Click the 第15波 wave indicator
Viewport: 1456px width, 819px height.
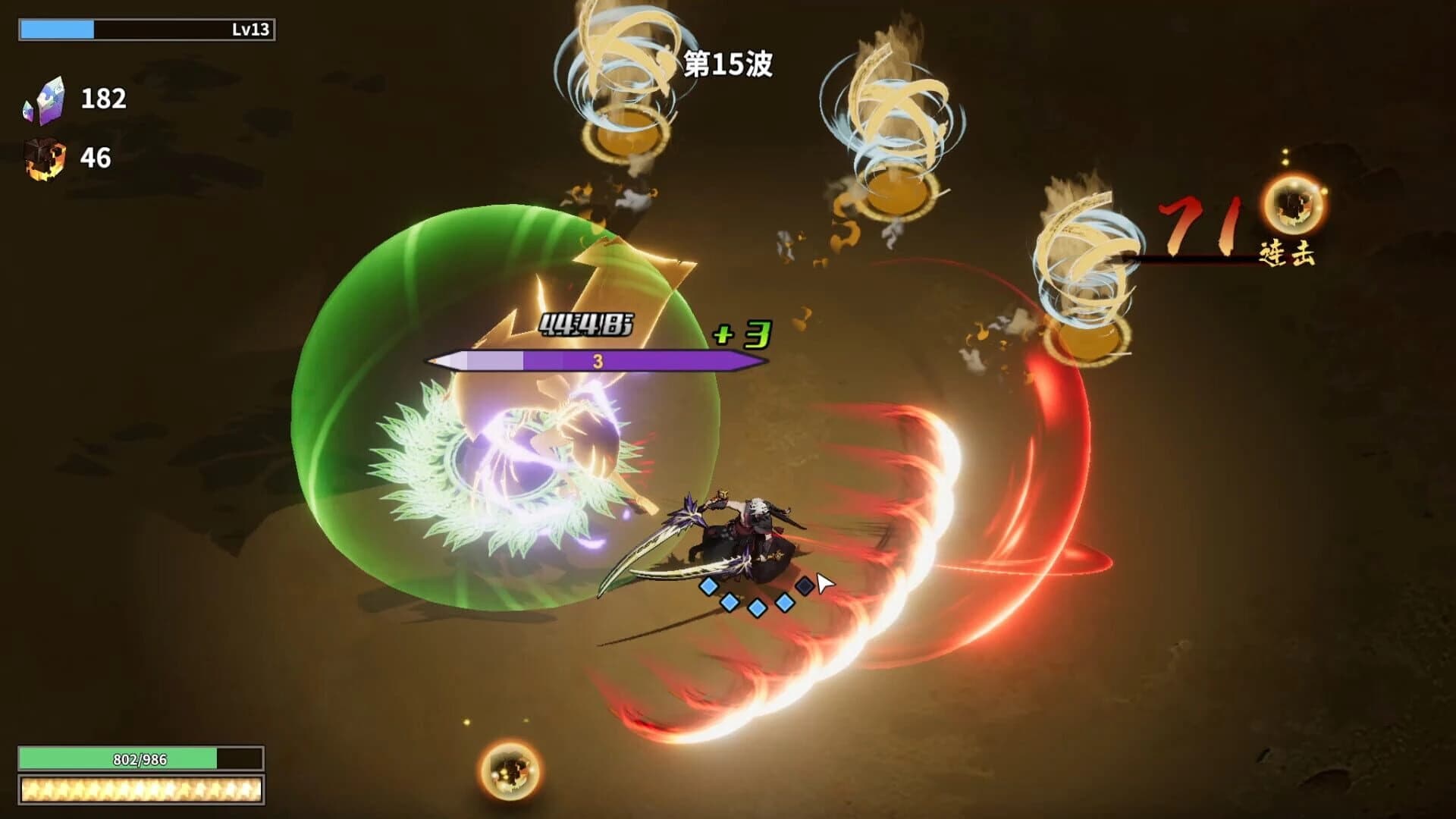730,64
